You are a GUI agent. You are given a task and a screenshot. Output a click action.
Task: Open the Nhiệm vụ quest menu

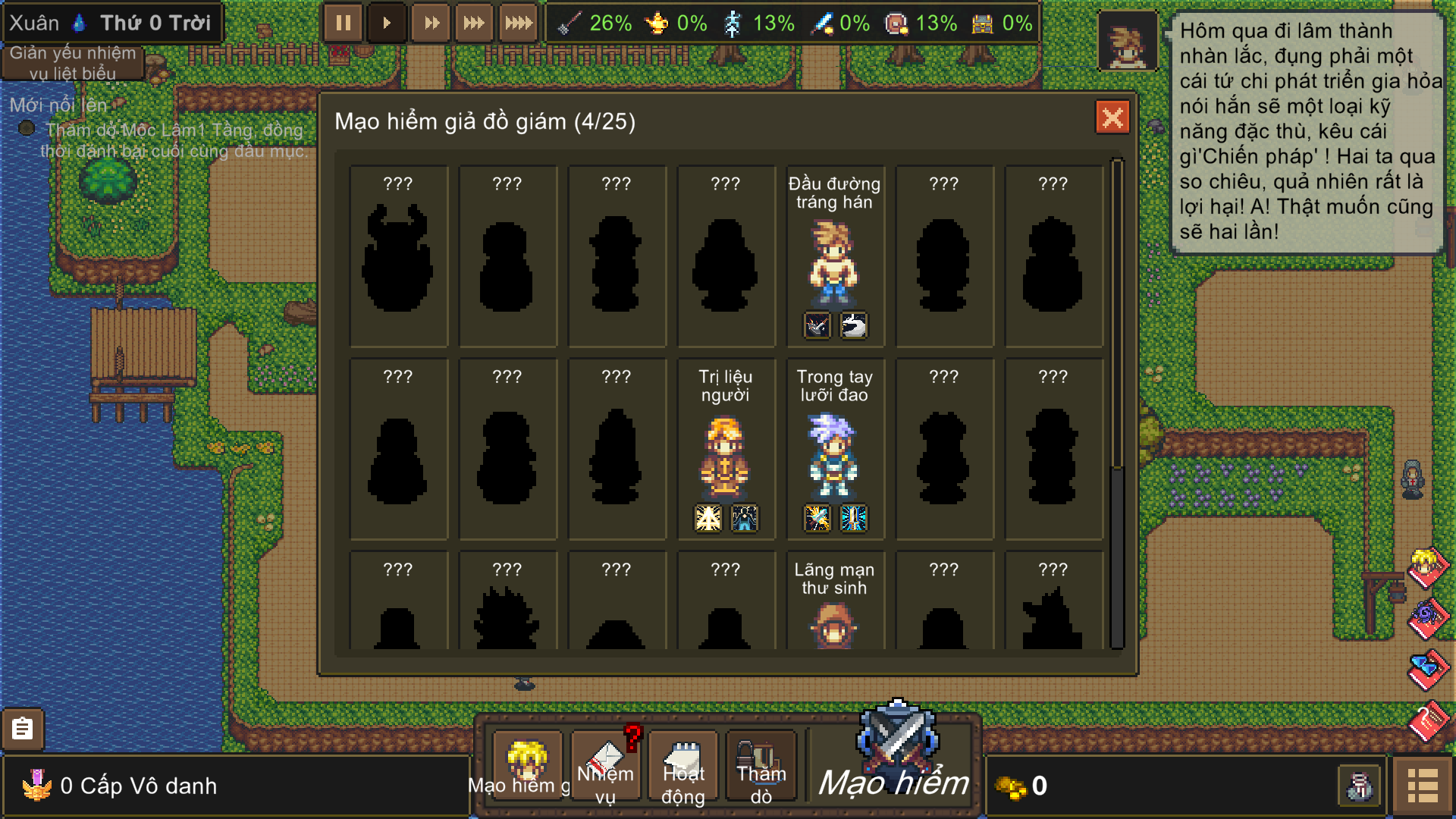(606, 766)
